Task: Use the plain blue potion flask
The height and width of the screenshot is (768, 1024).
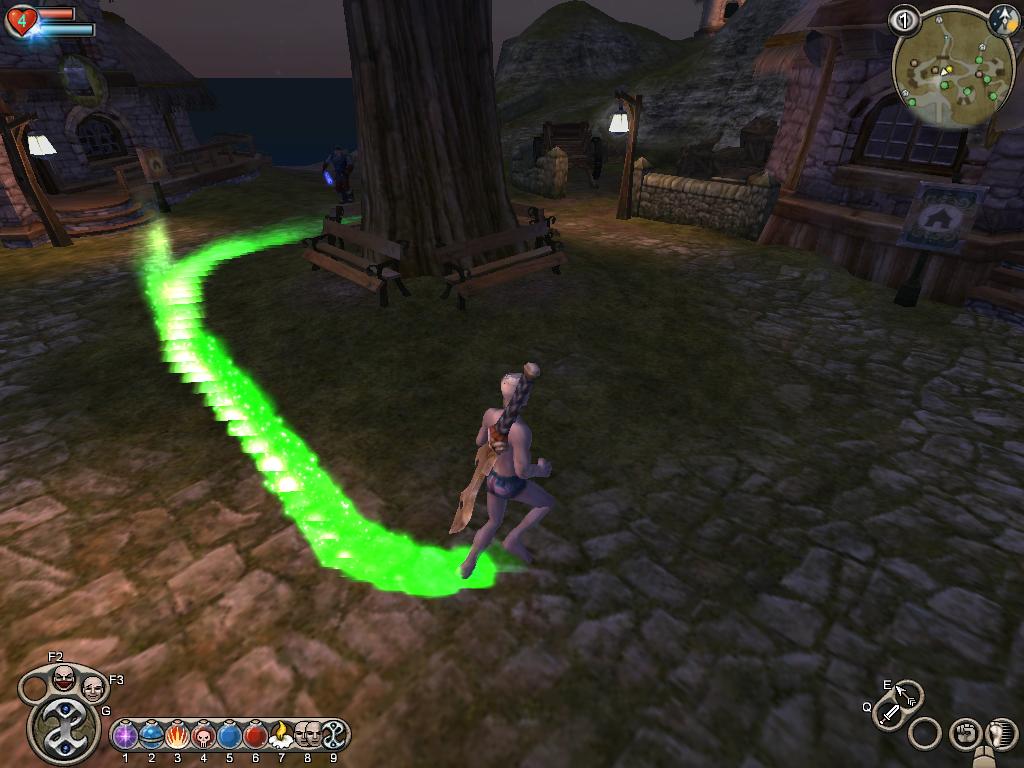Action: 229,736
